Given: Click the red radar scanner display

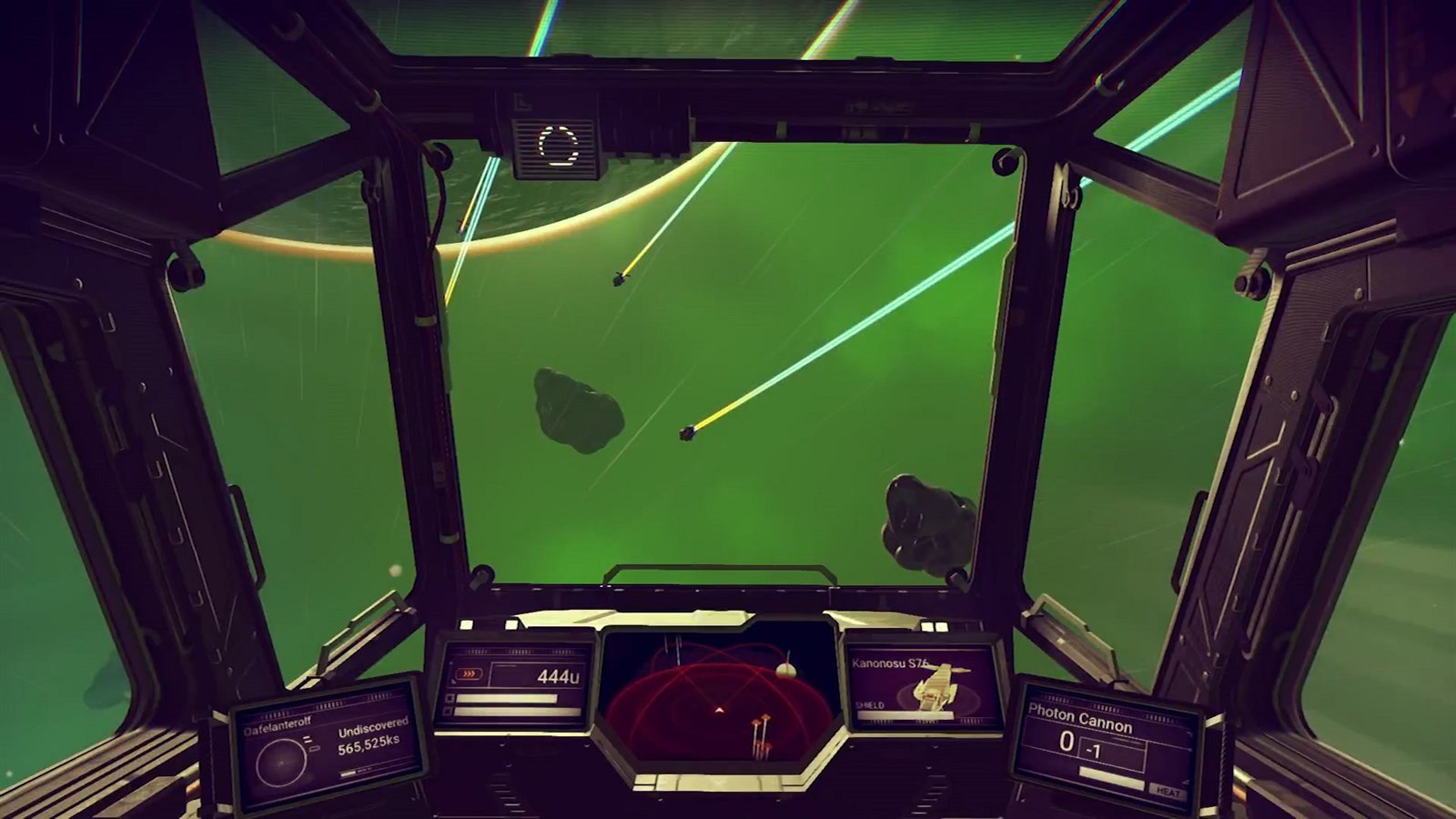Looking at the screenshot, I should 719,701.
